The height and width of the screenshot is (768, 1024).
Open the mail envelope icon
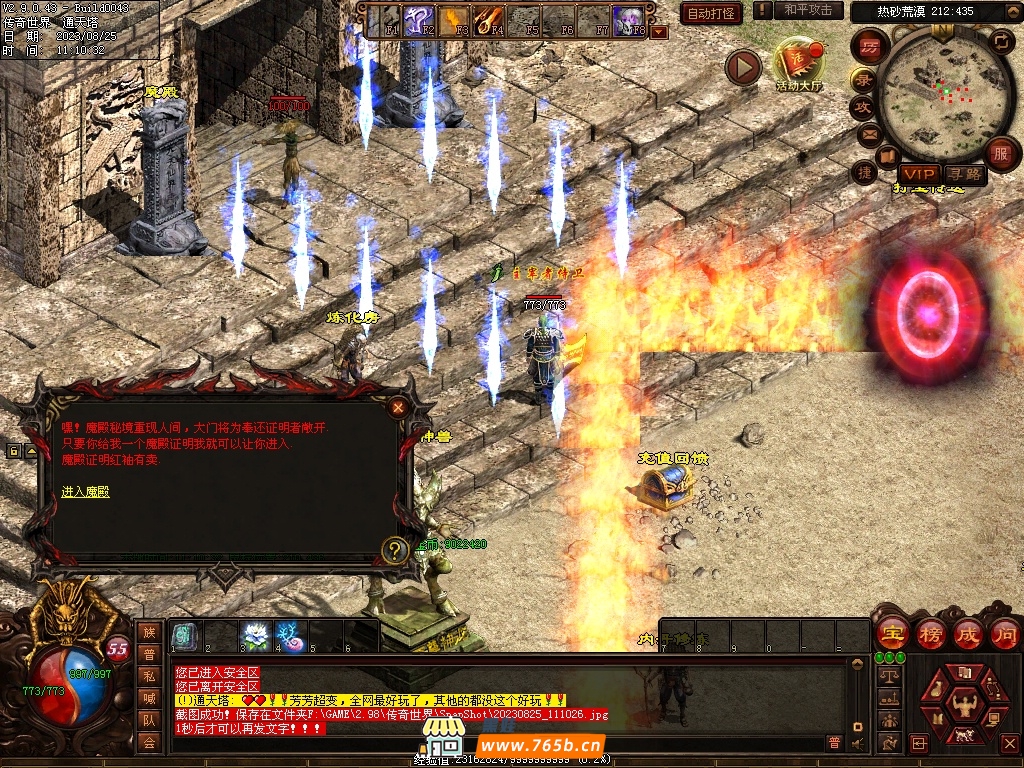(868, 134)
